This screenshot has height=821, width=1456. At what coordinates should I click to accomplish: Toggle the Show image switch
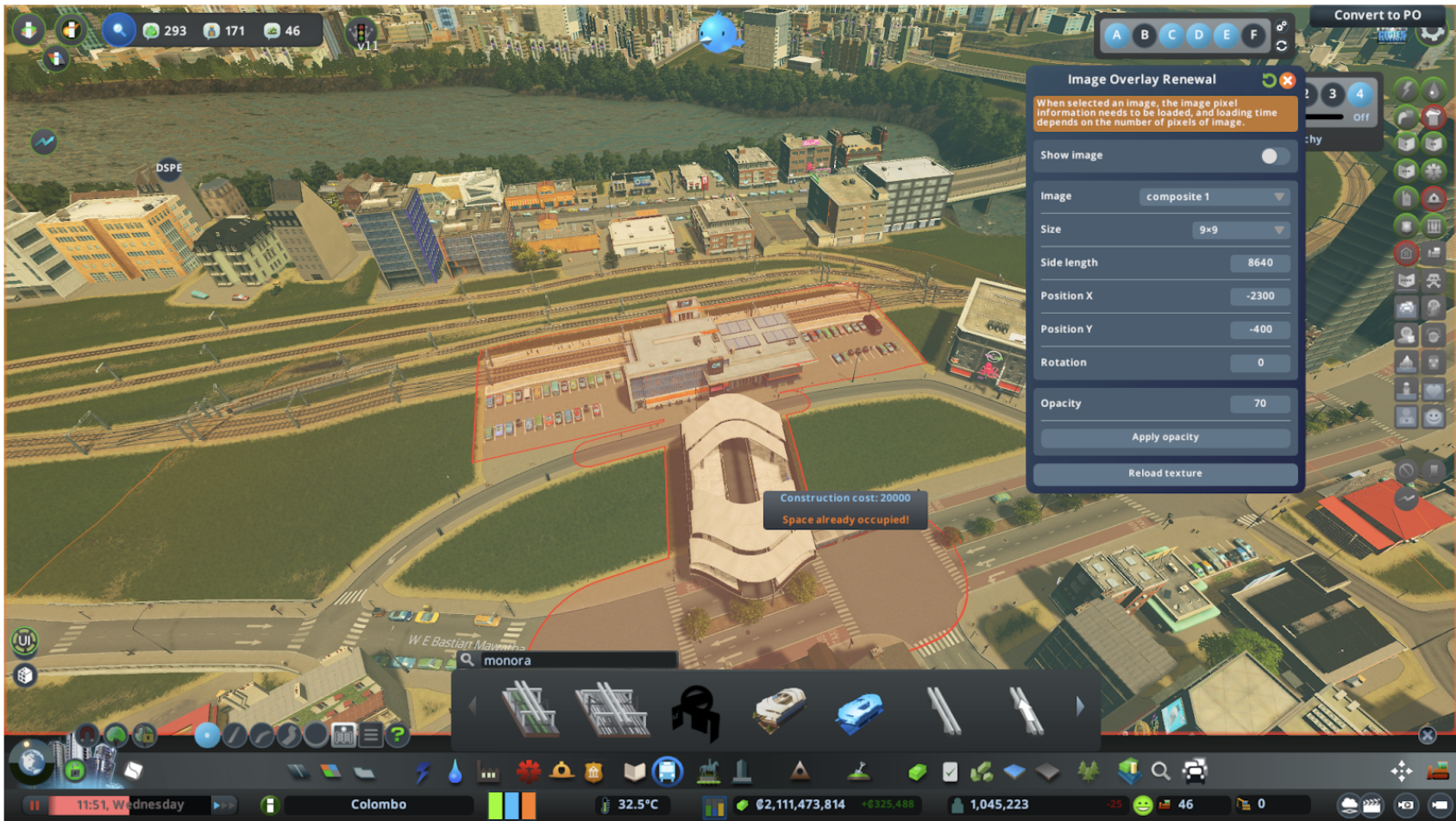click(1272, 156)
